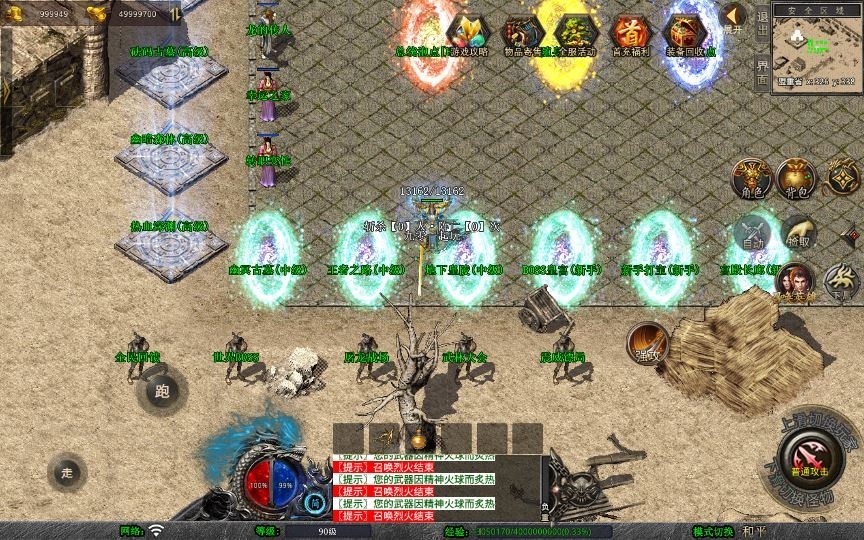Switch movement to 走 walk
The height and width of the screenshot is (540, 864).
point(67,472)
